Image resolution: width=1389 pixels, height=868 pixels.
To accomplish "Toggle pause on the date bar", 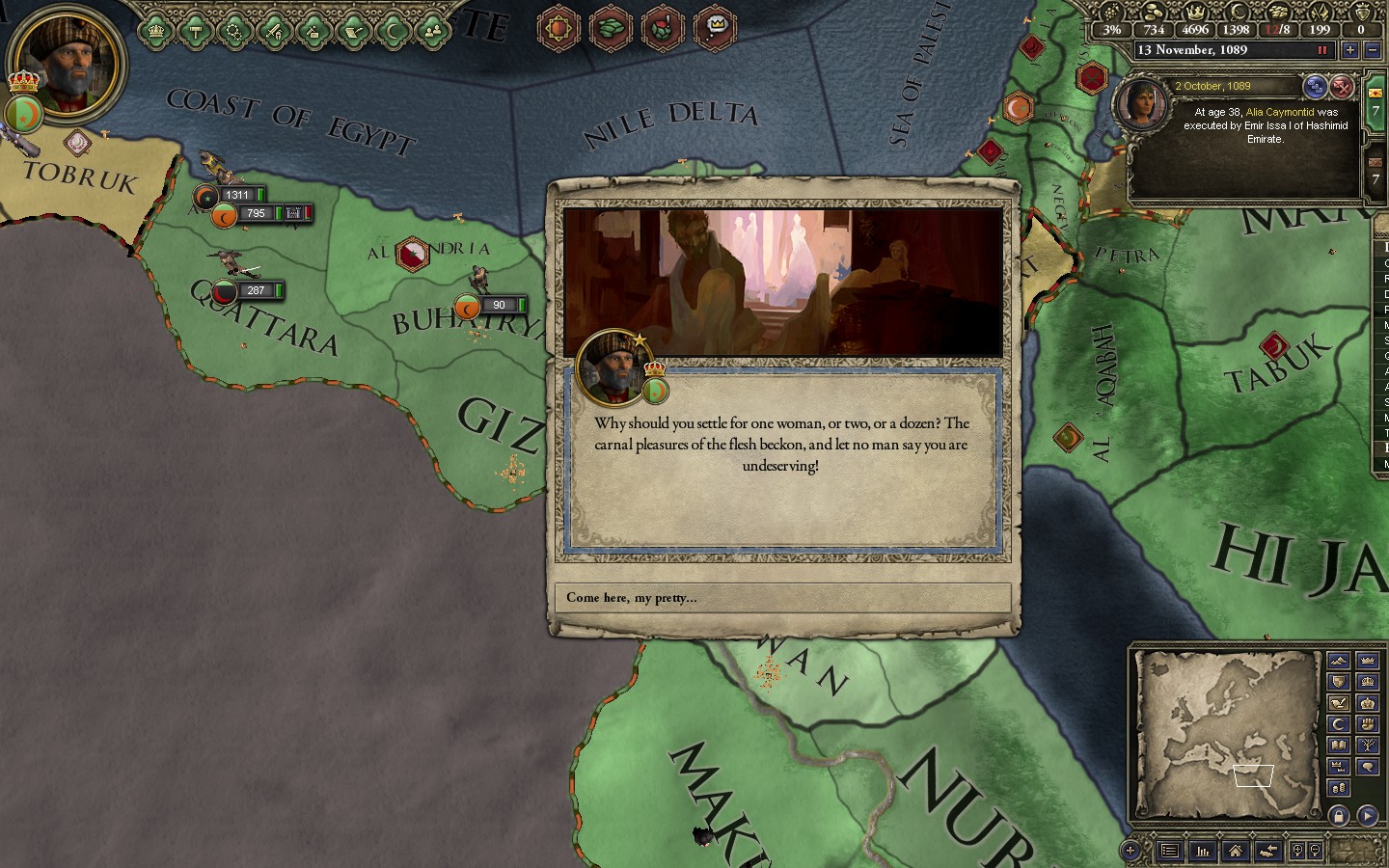I will 1322,50.
